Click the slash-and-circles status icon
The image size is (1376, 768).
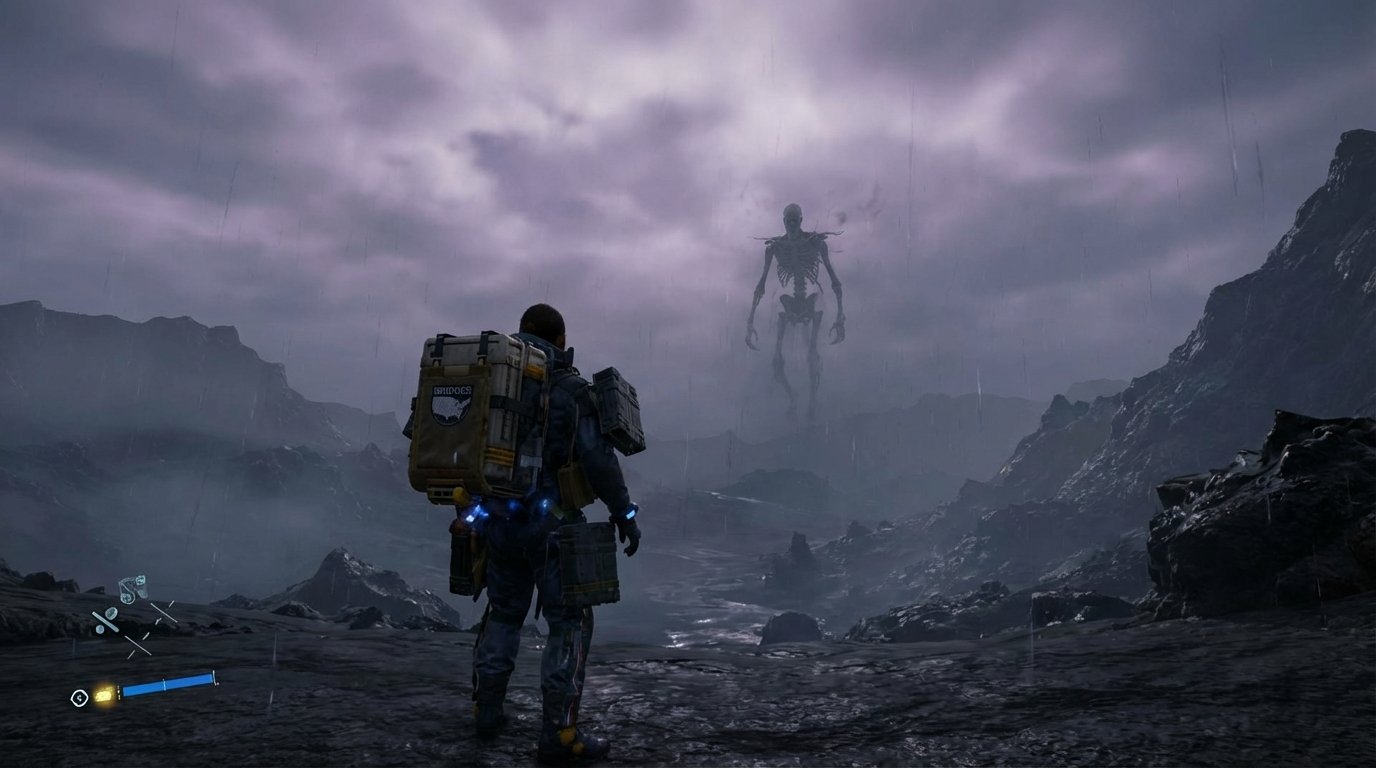pos(105,622)
